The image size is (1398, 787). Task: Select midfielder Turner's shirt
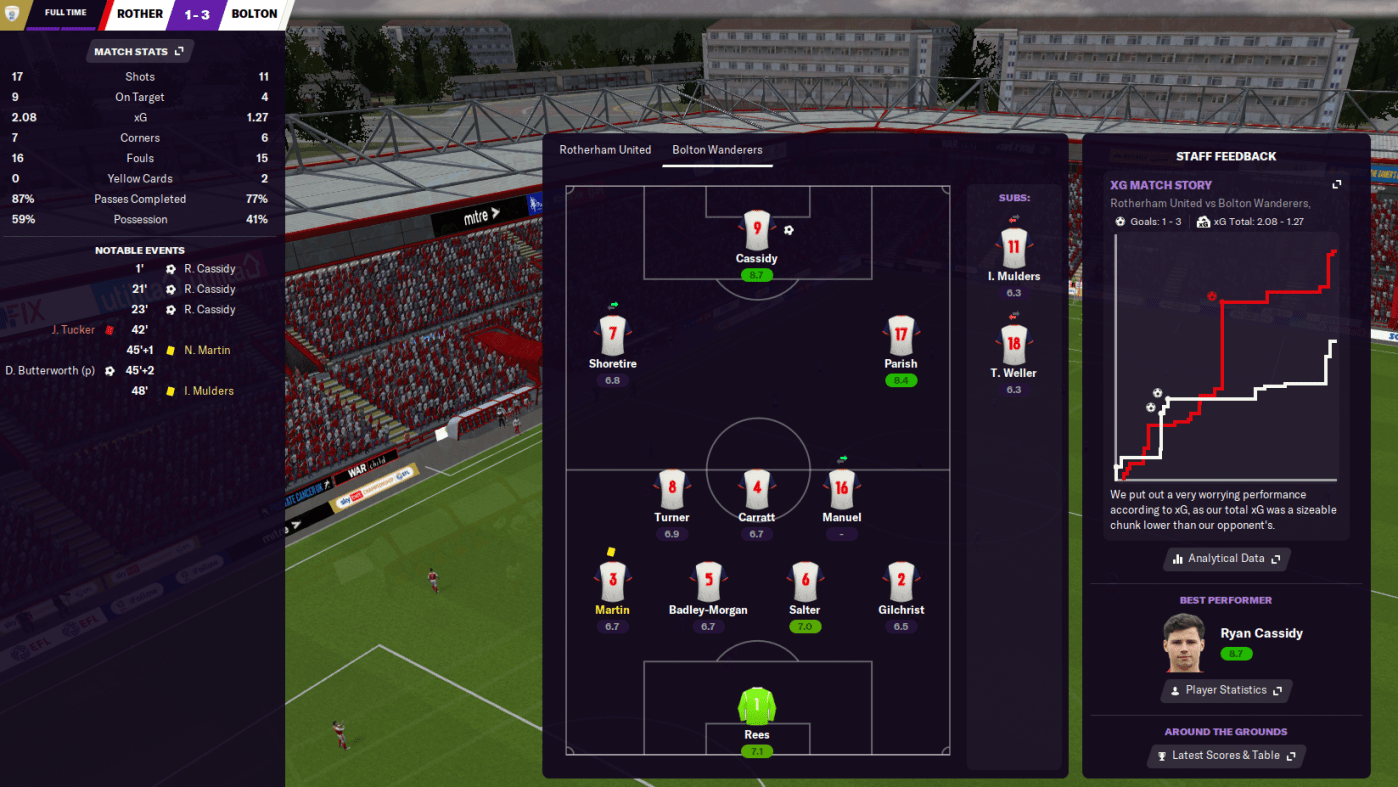672,489
